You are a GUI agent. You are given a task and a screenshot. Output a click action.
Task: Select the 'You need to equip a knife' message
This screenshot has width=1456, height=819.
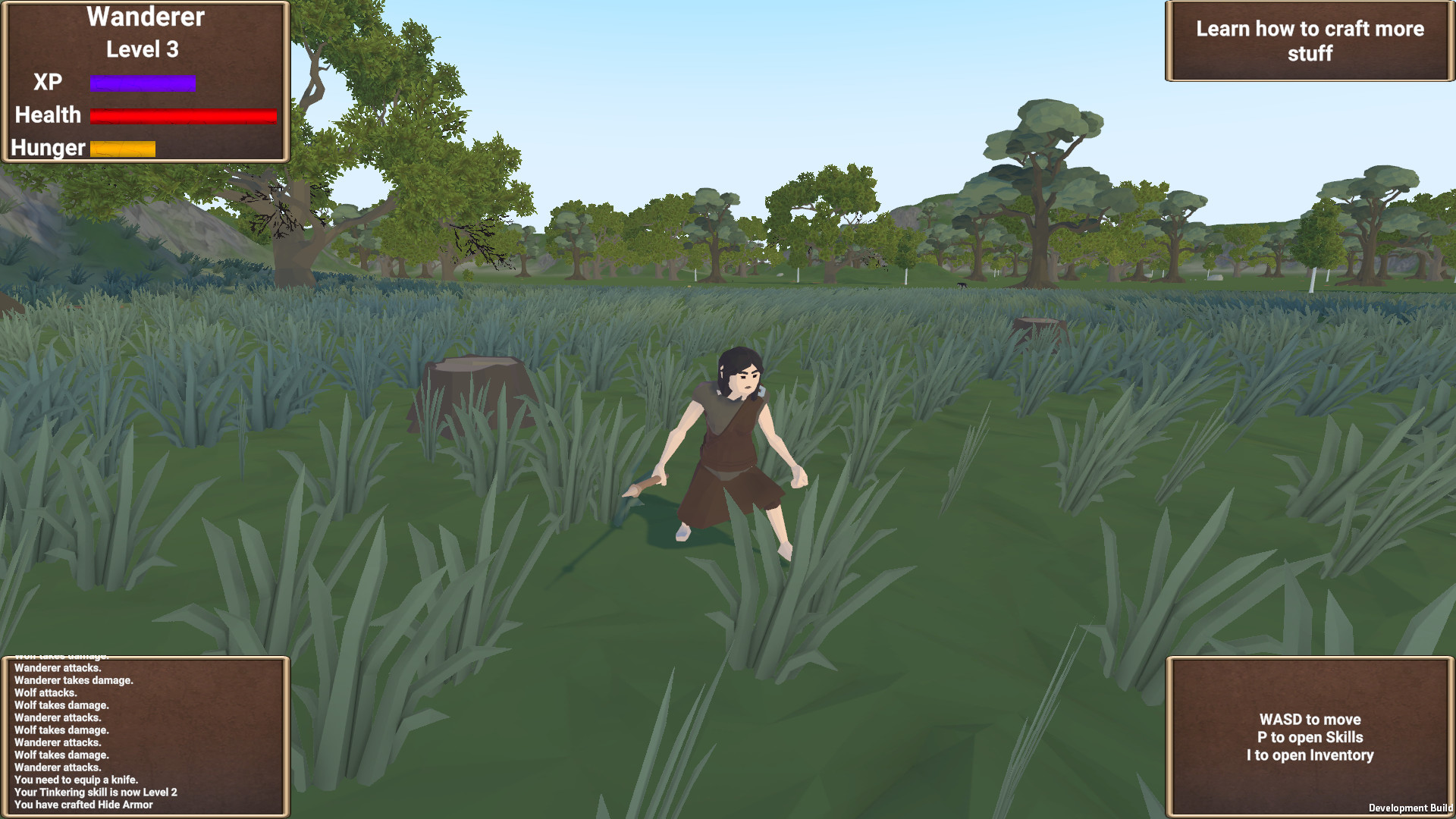pos(78,779)
